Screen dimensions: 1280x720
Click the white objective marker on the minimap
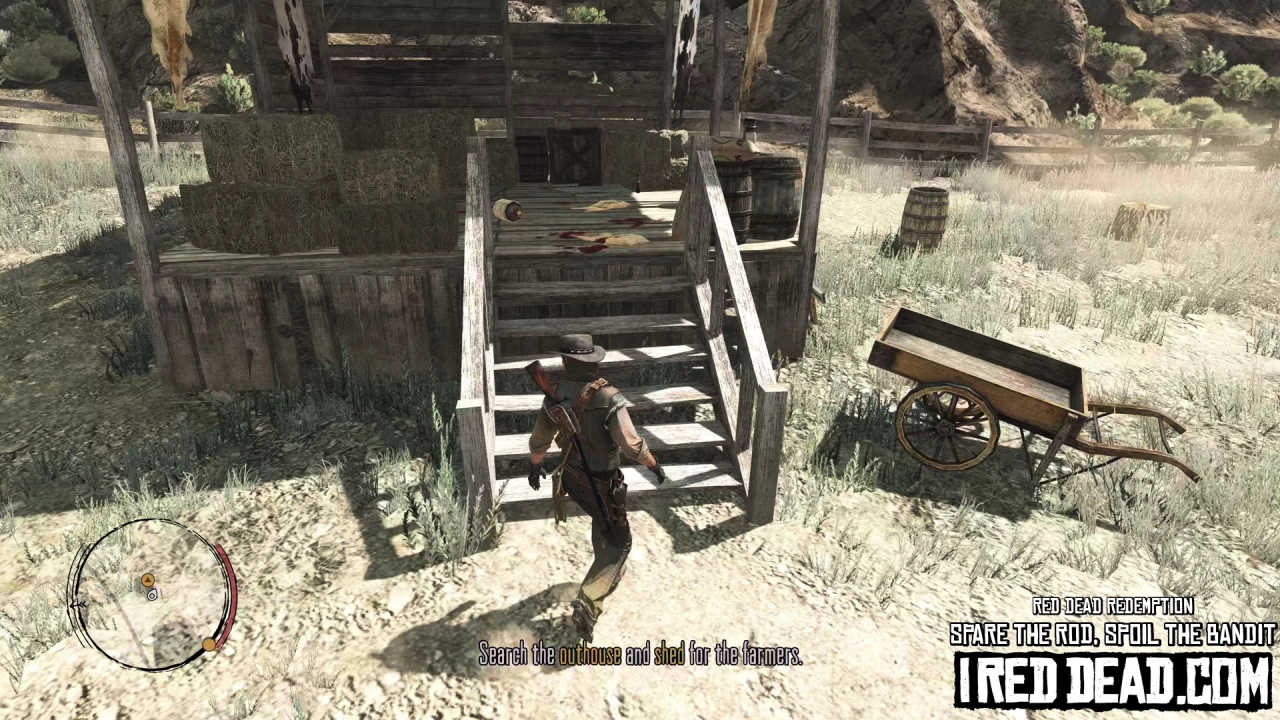[x=152, y=594]
